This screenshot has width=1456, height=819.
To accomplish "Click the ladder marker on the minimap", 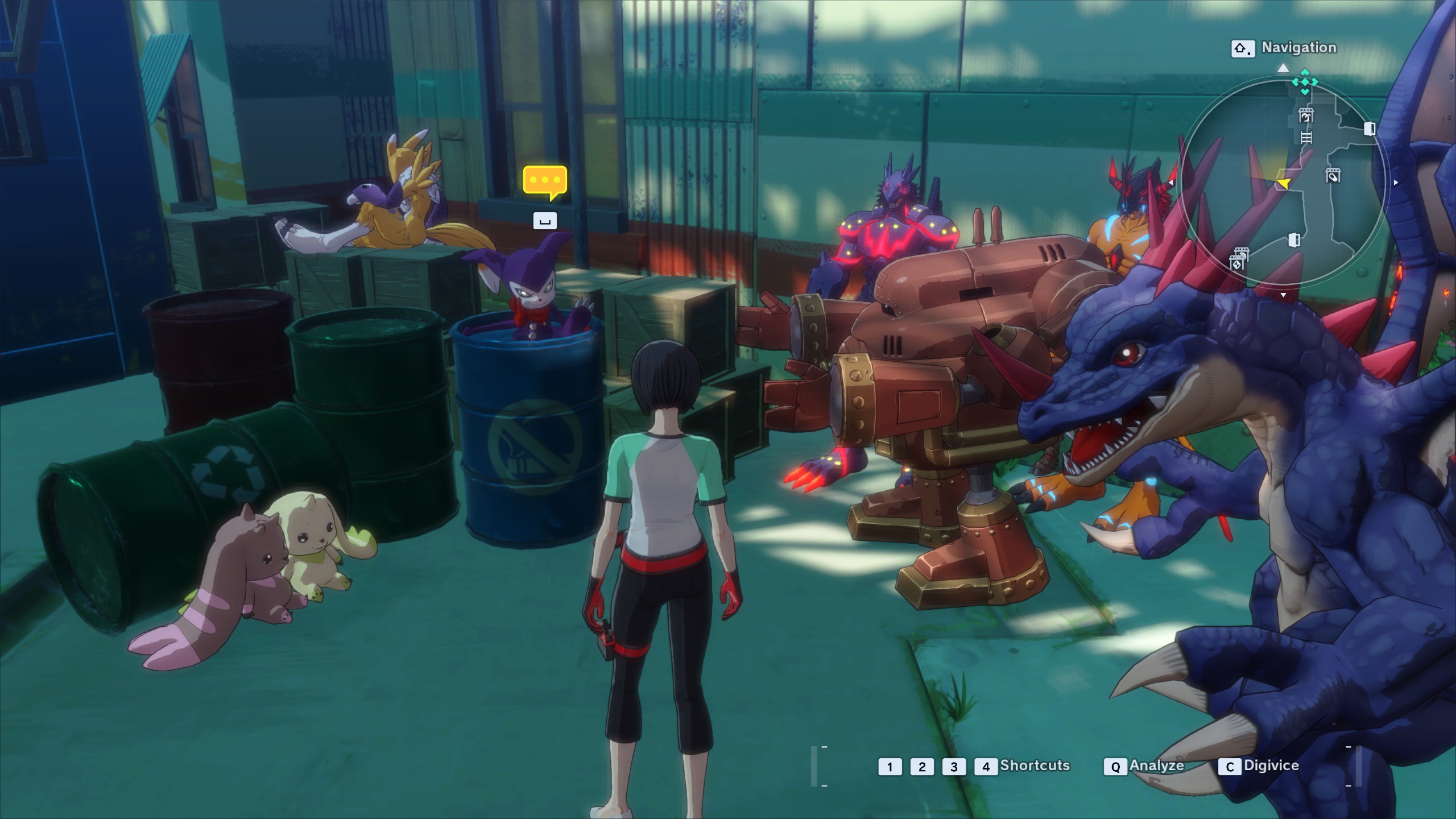I will [1306, 138].
